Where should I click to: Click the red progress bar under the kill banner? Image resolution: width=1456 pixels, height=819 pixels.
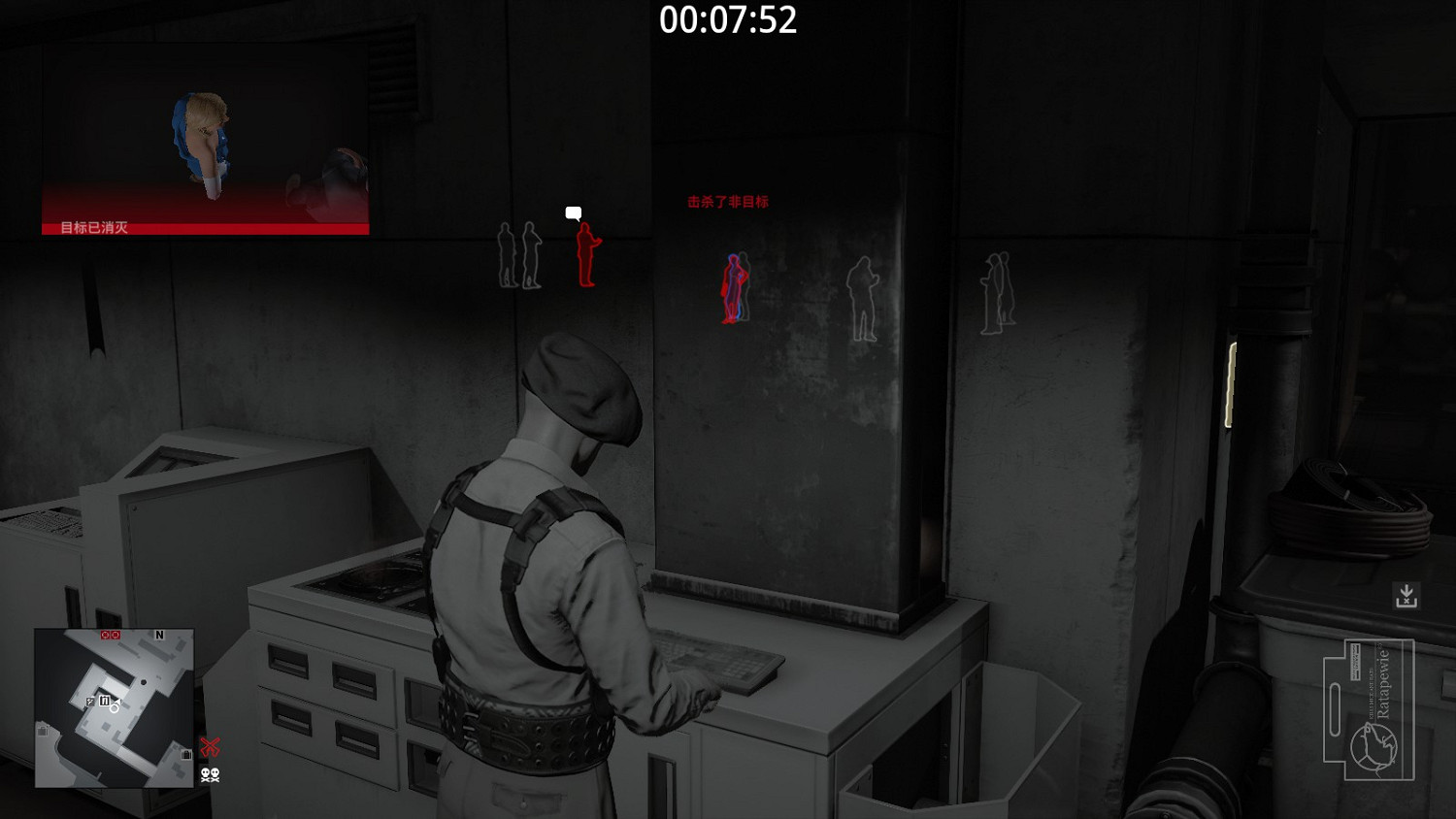tap(204, 229)
